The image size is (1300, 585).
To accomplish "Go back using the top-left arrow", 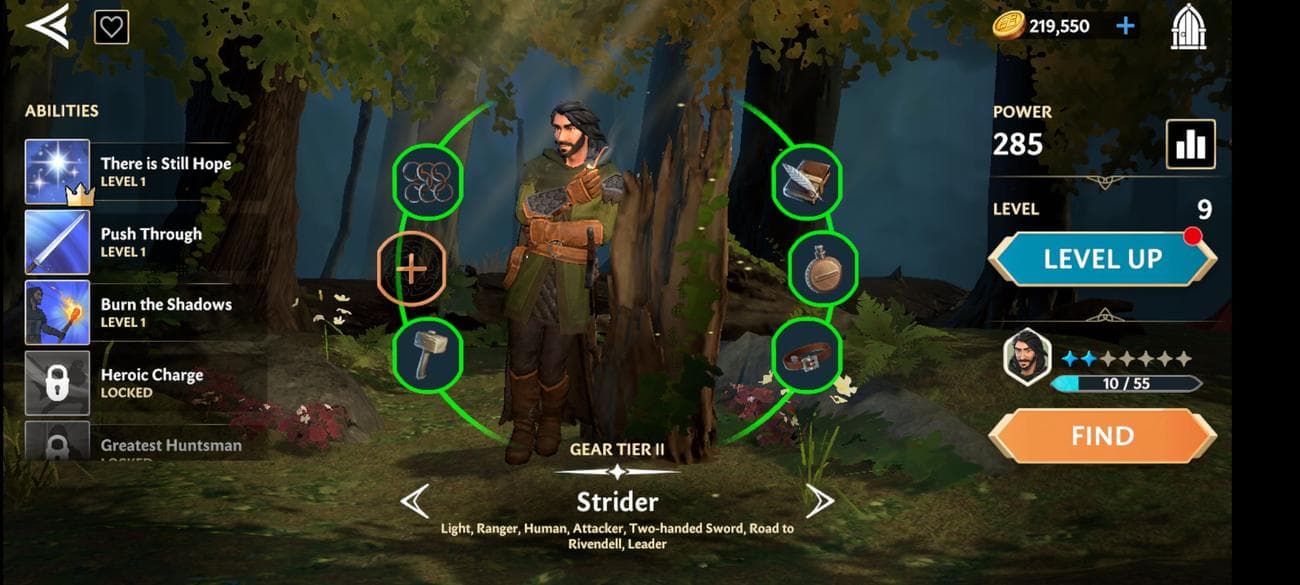I will 47,25.
